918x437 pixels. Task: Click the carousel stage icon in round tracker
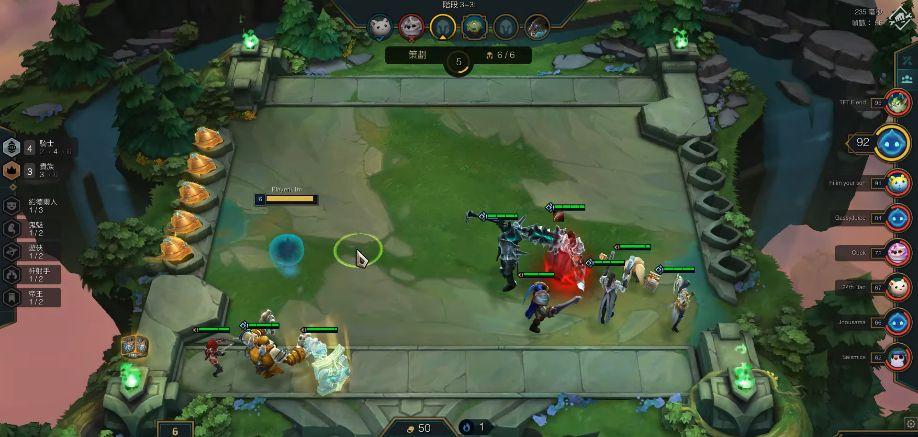[x=476, y=27]
